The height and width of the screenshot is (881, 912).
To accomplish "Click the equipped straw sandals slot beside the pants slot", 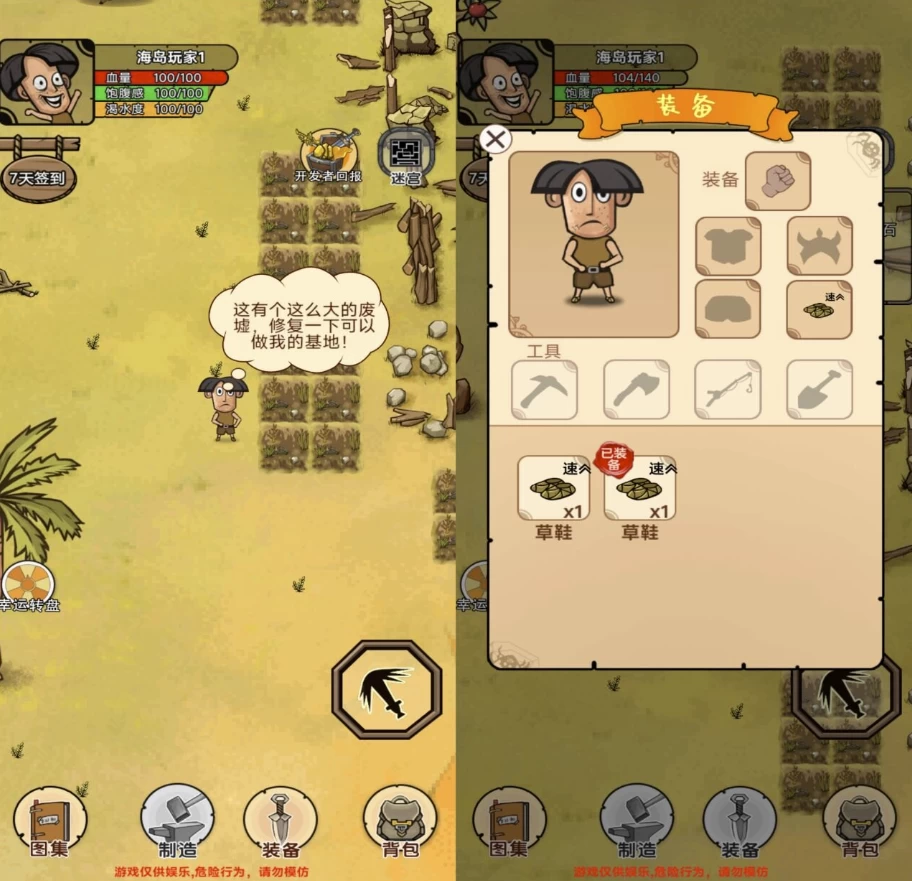I will click(x=819, y=309).
